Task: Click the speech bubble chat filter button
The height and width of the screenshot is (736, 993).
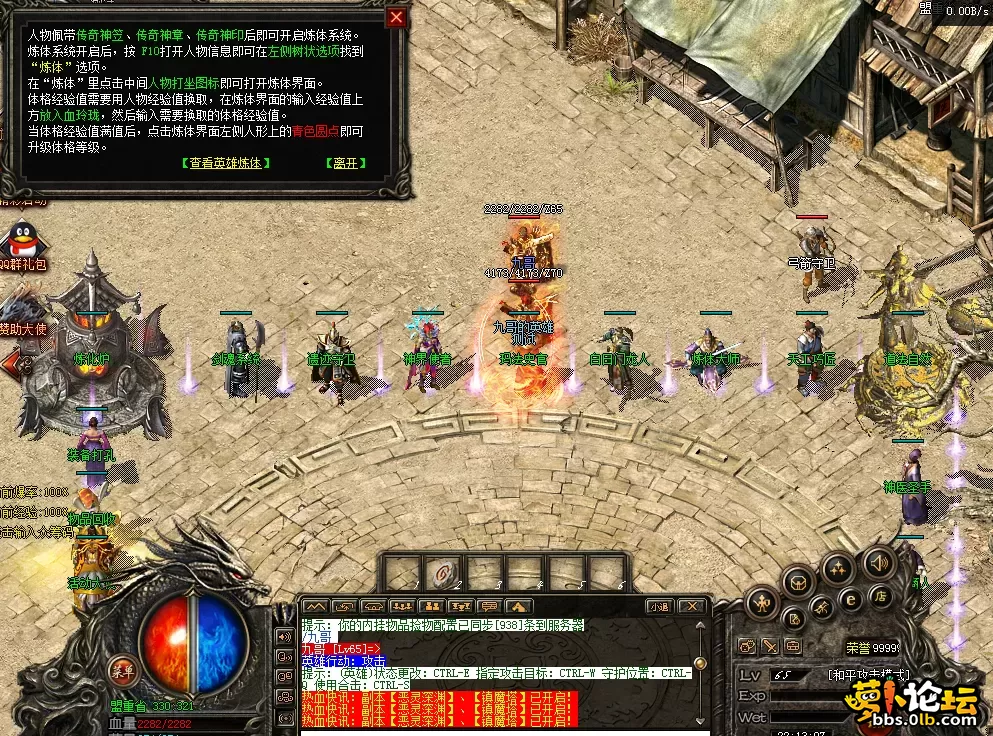Action: tap(489, 606)
